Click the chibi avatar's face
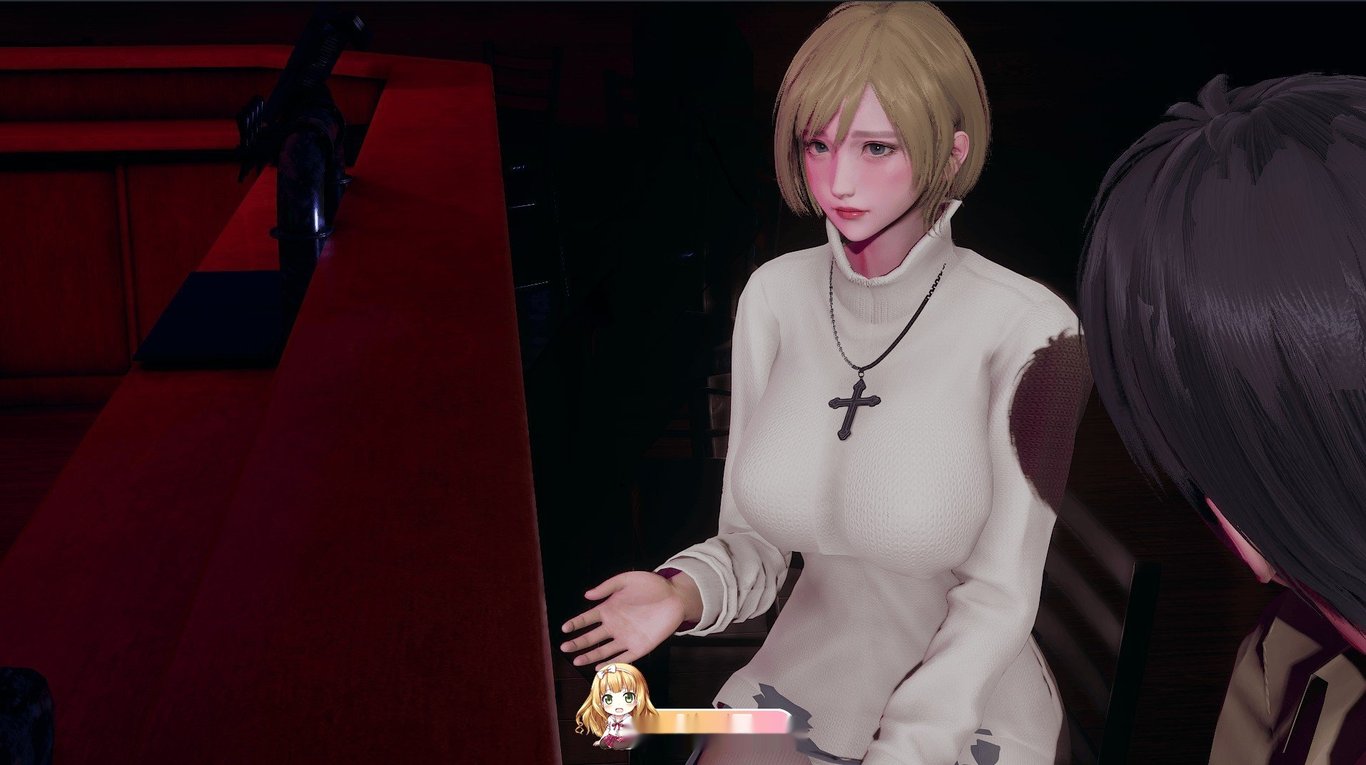Image resolution: width=1366 pixels, height=765 pixels. coord(619,702)
